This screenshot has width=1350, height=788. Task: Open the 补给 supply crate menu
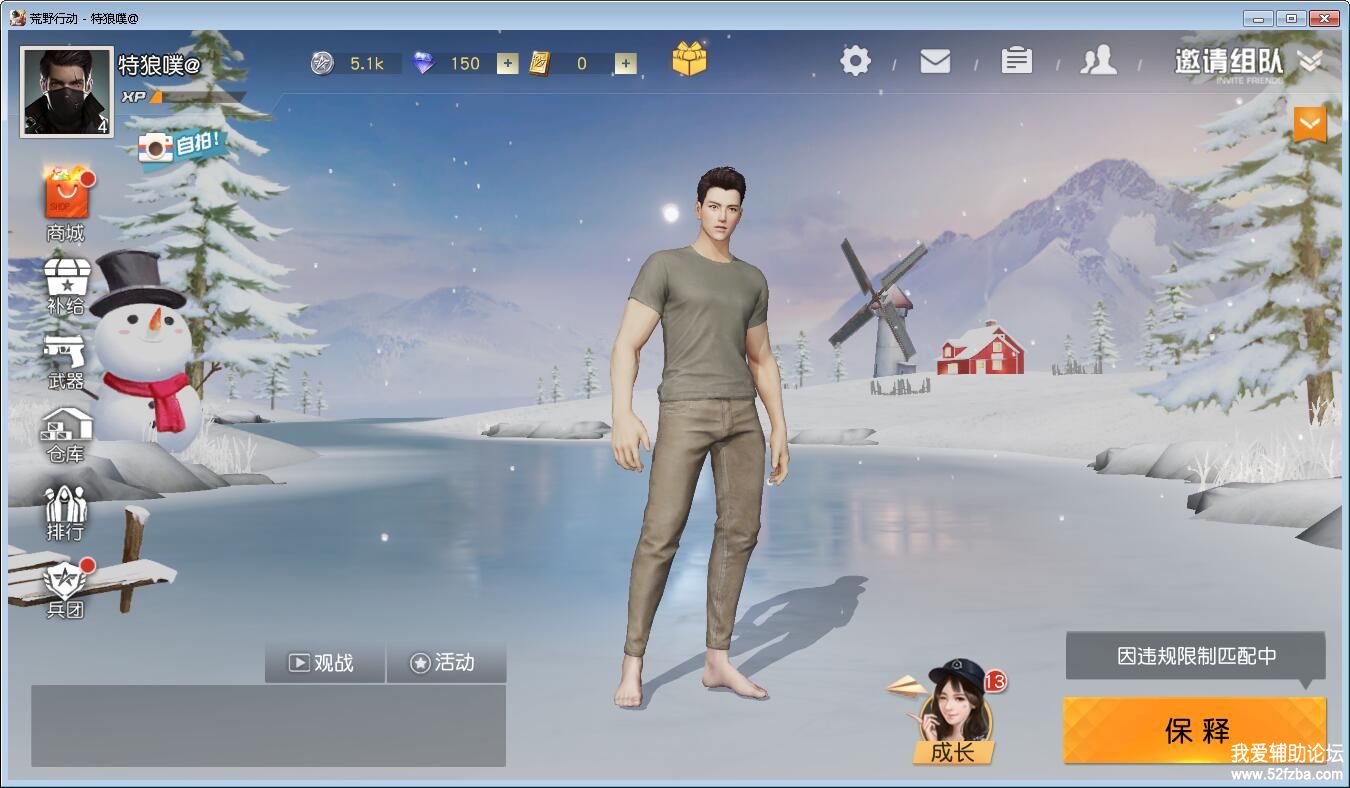click(x=66, y=285)
